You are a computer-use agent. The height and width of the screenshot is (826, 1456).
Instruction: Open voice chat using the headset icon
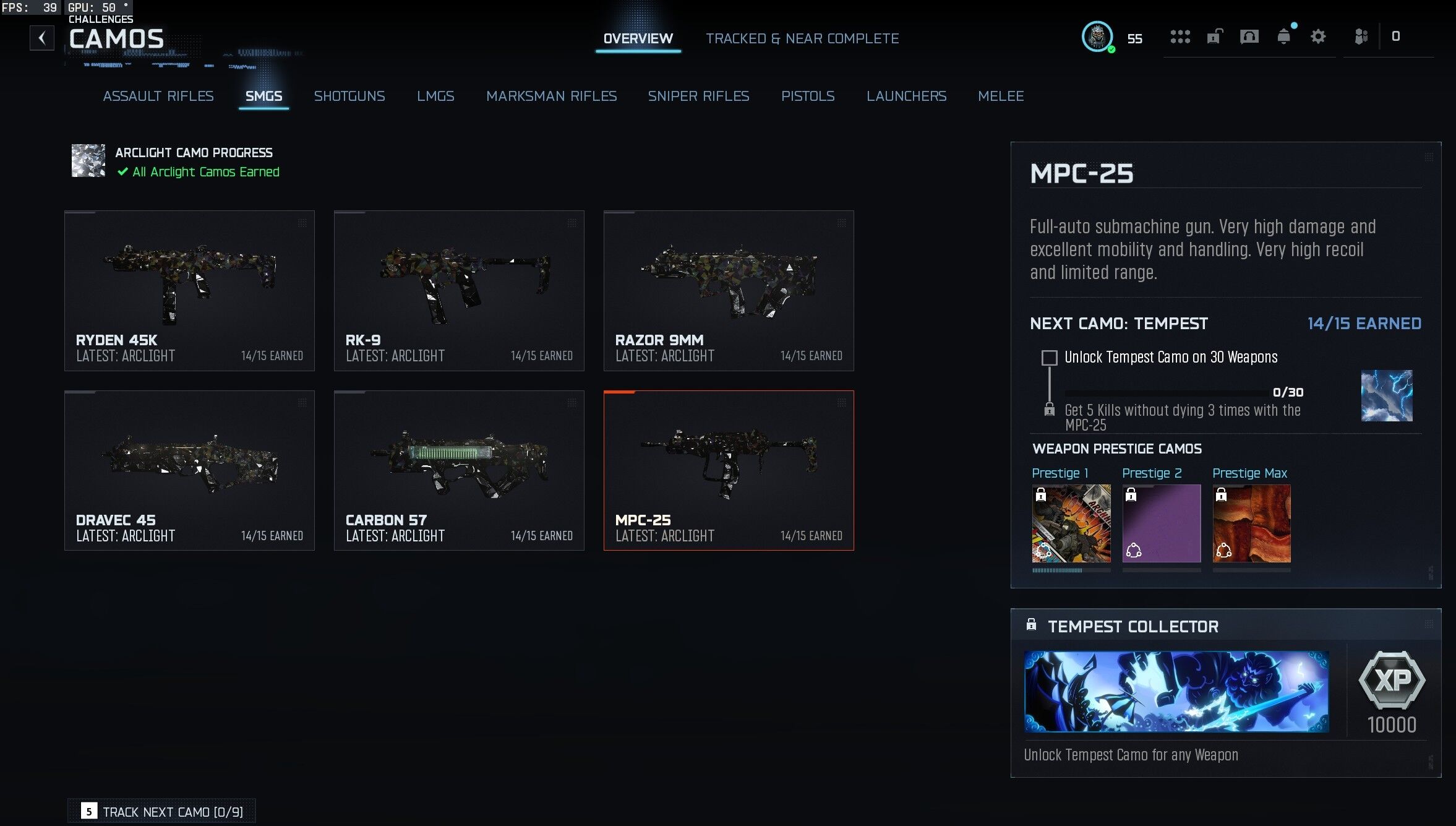1248,37
